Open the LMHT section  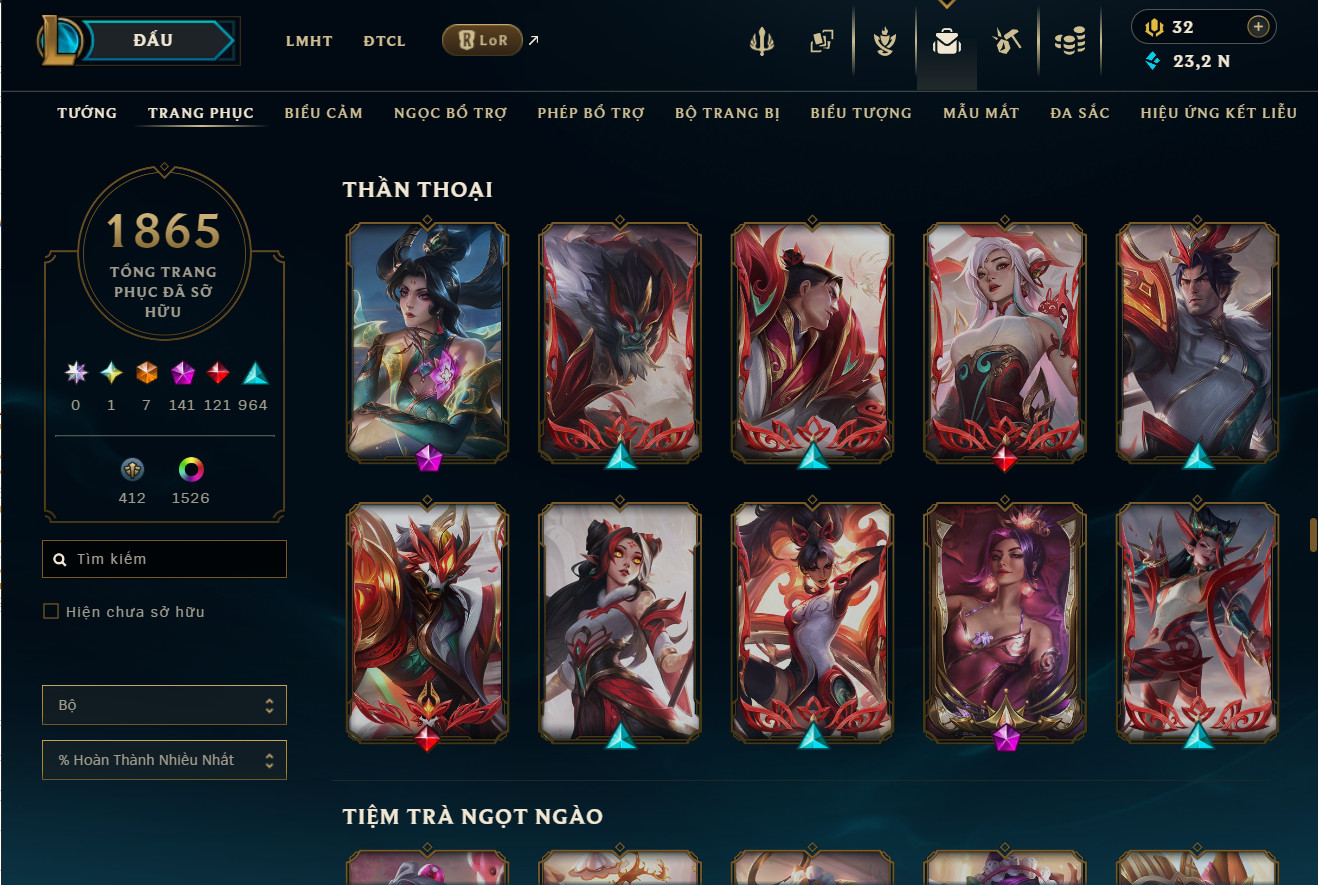[308, 41]
